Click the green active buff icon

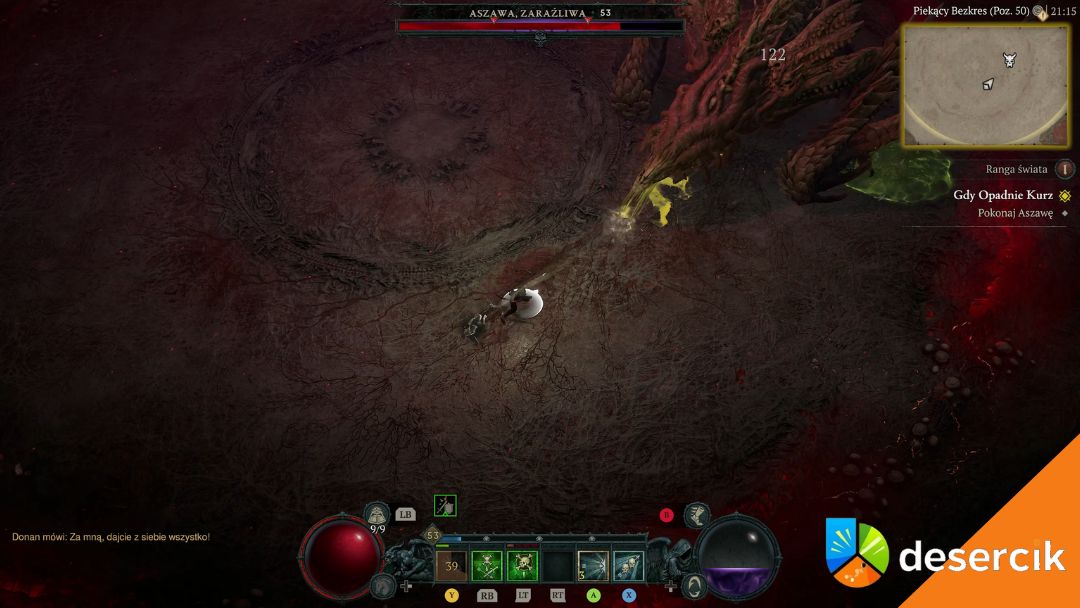point(445,506)
